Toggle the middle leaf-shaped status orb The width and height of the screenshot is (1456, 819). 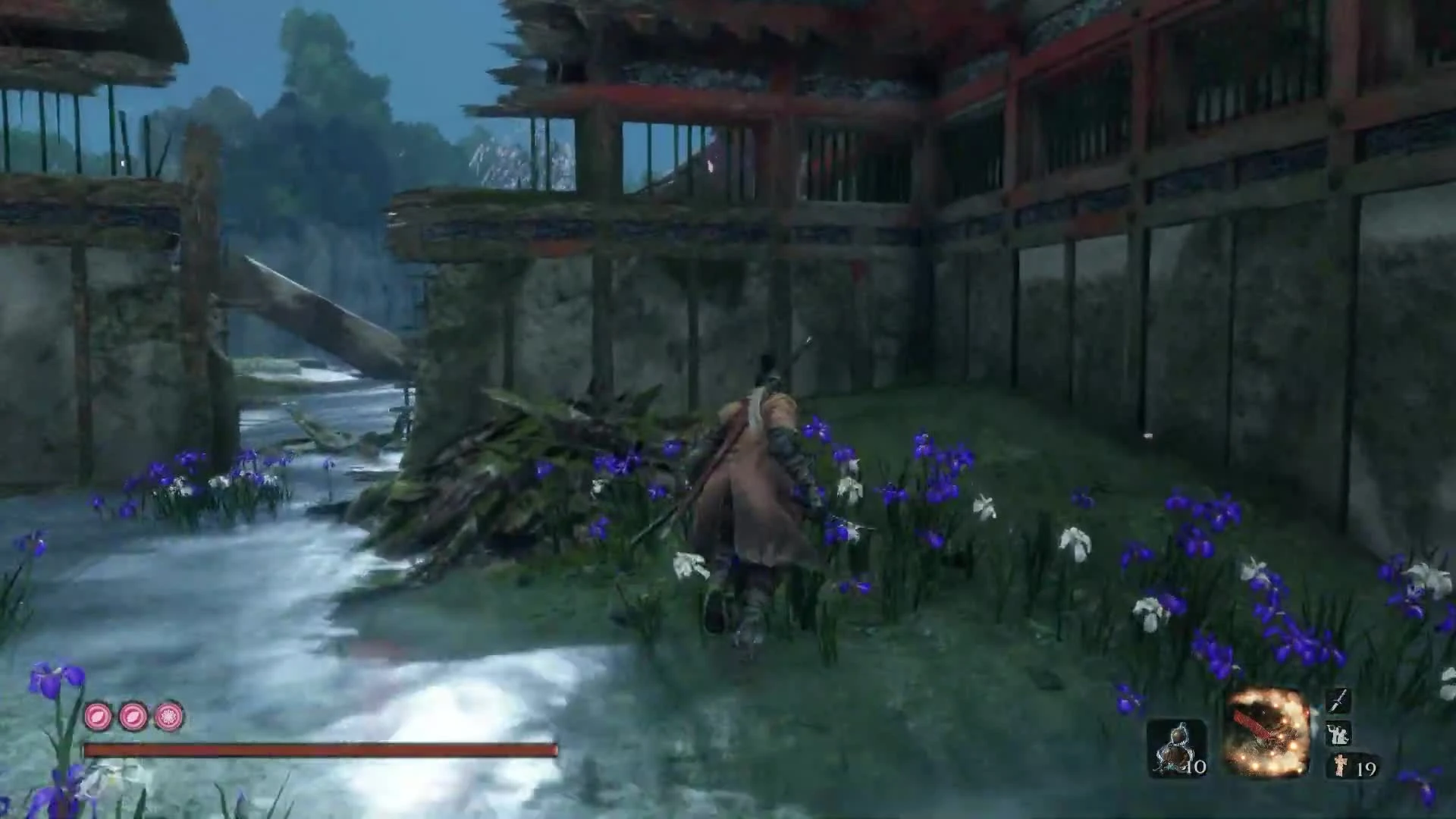tap(131, 715)
